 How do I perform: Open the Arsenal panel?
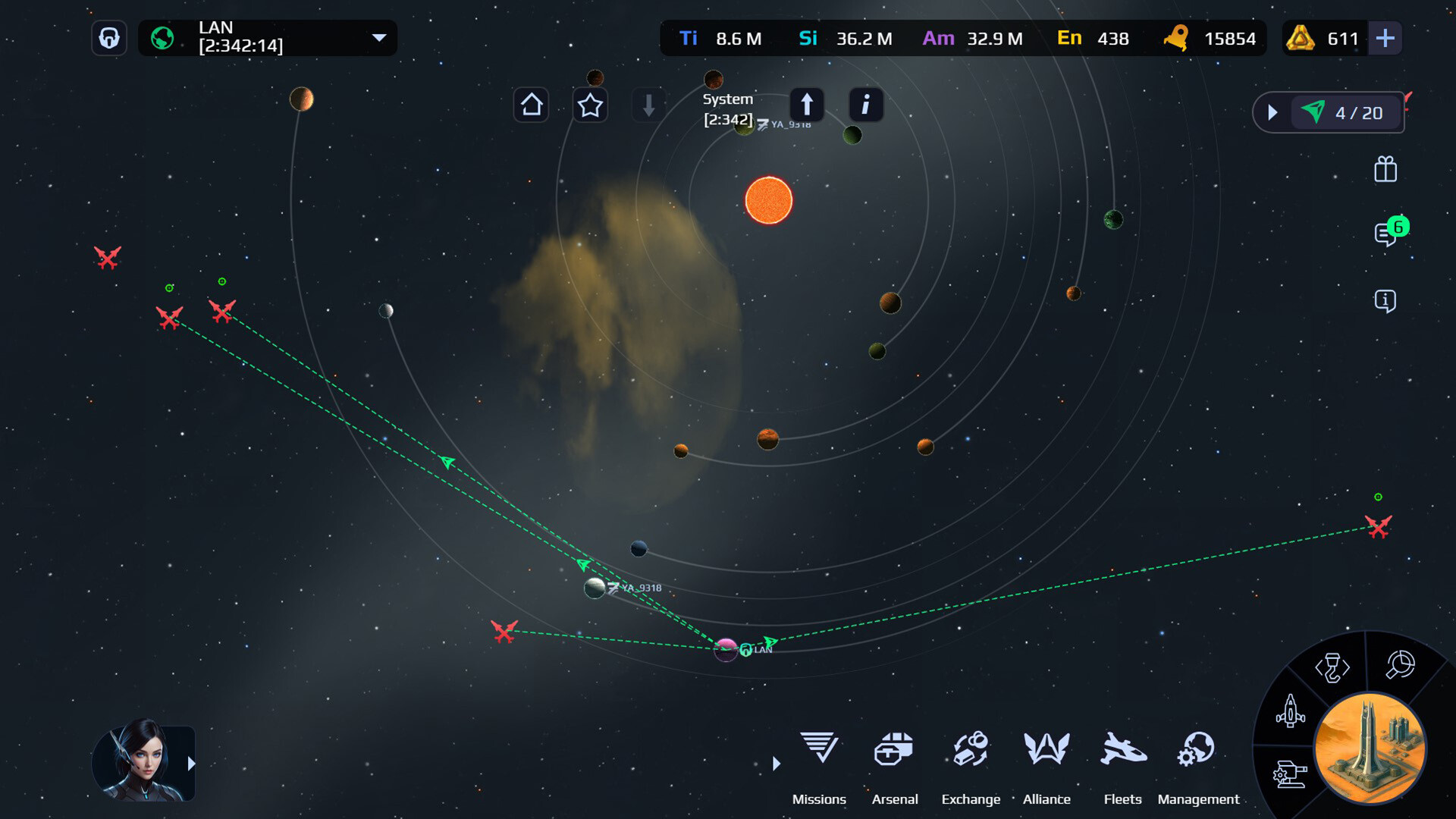(895, 751)
